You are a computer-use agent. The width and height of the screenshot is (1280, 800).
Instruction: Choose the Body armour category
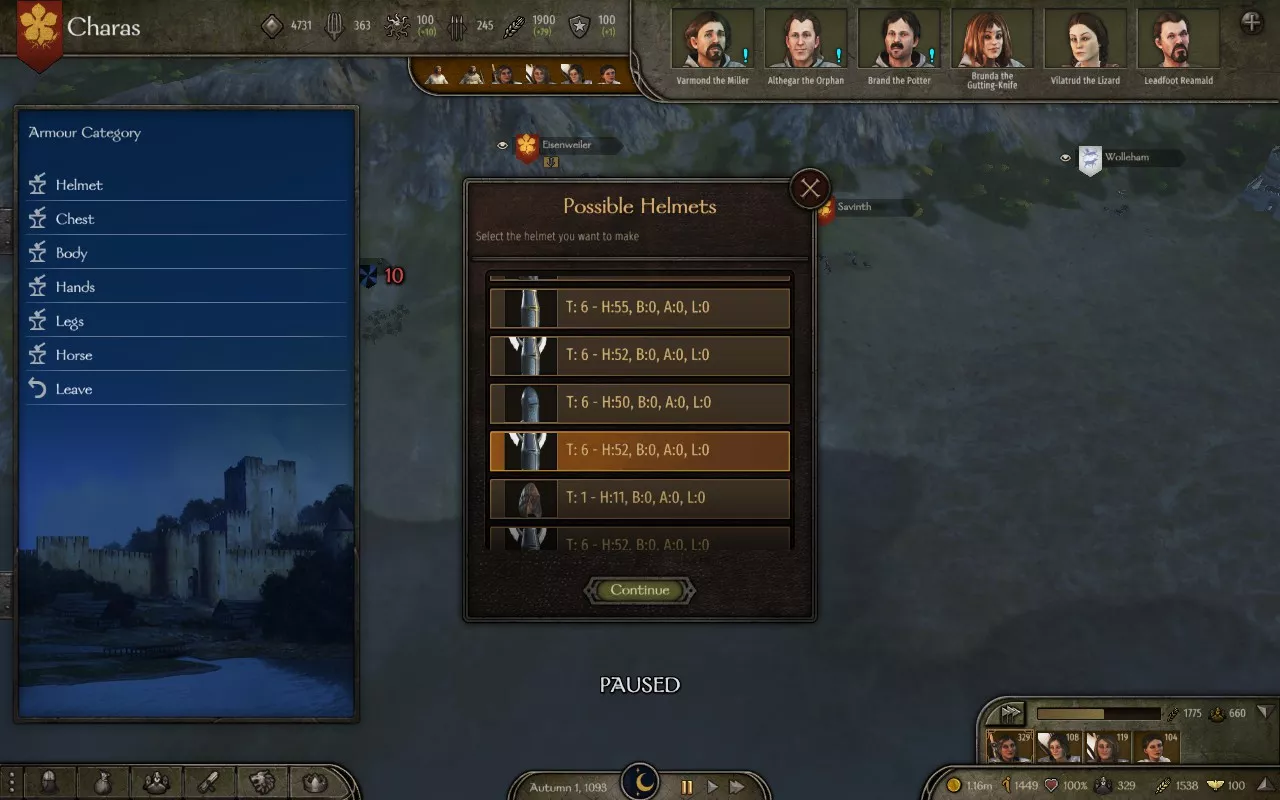click(x=72, y=253)
